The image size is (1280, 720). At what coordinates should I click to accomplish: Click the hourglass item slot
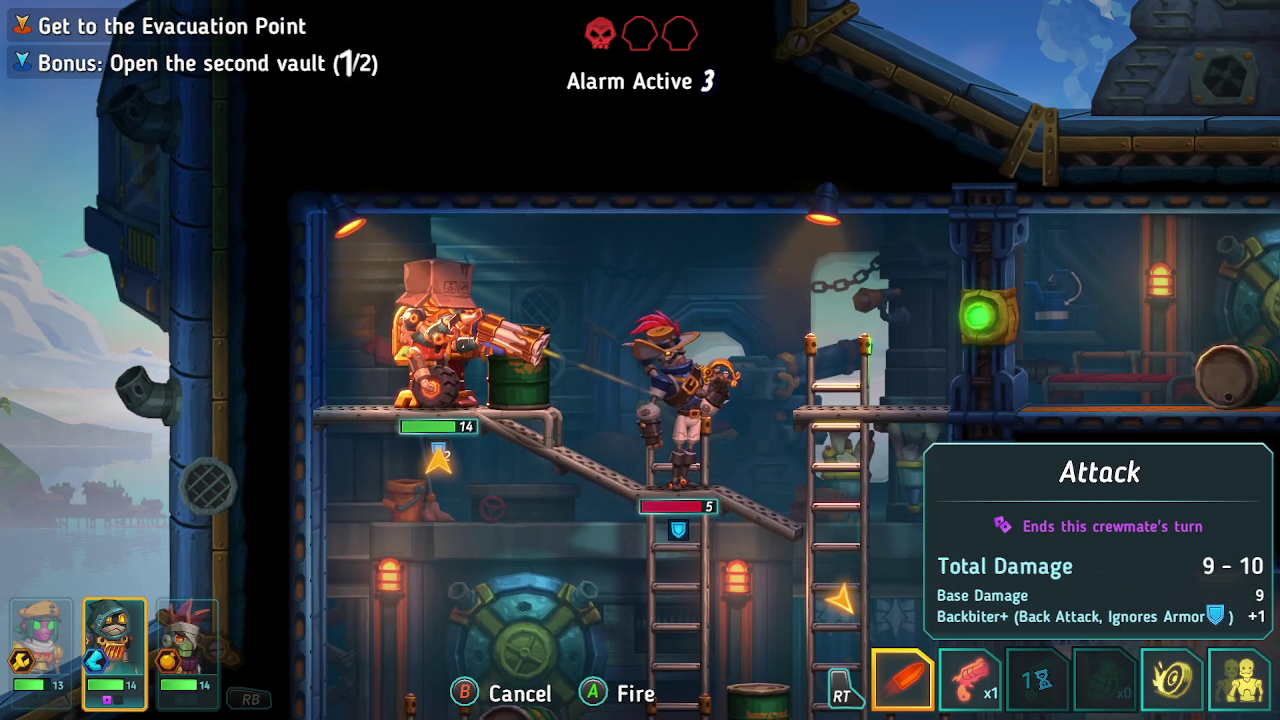[x=1035, y=678]
